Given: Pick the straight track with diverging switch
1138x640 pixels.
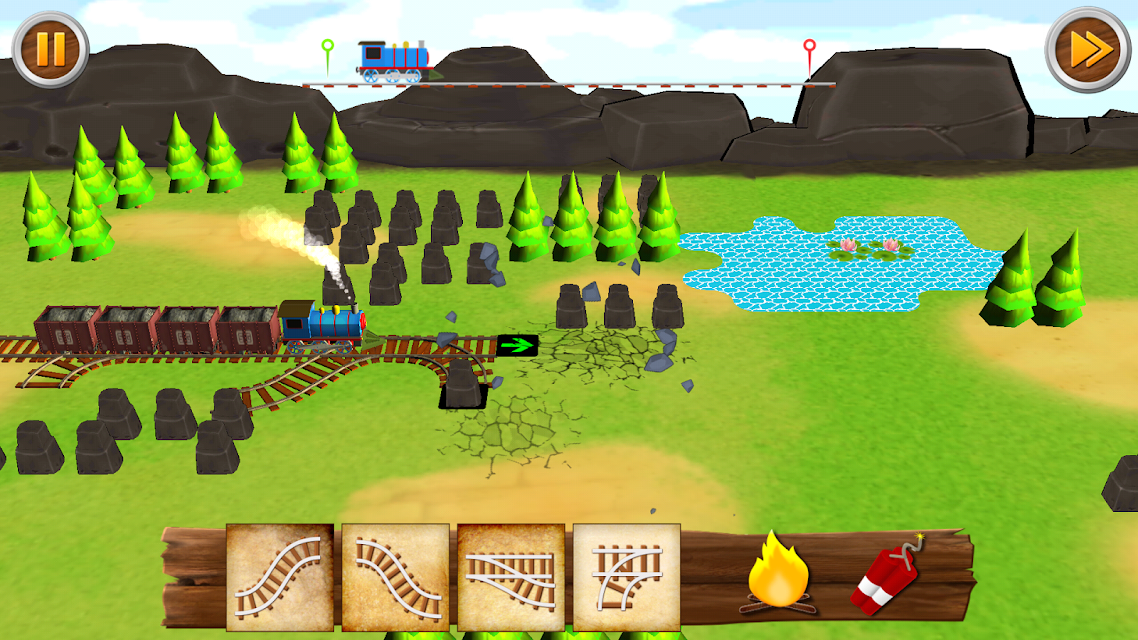Looking at the screenshot, I should click(x=511, y=578).
